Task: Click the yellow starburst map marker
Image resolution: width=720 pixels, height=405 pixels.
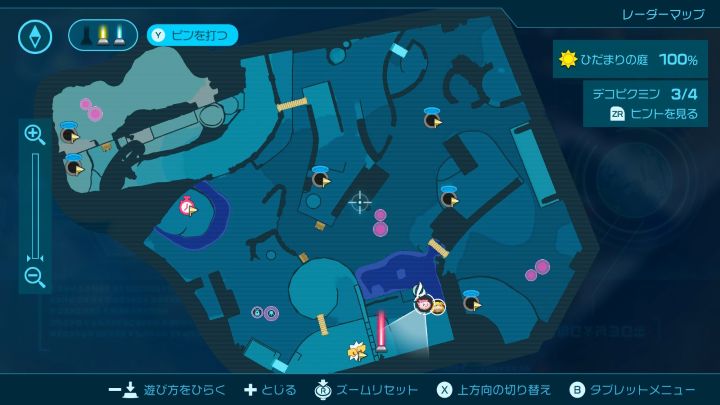Action: click(355, 350)
